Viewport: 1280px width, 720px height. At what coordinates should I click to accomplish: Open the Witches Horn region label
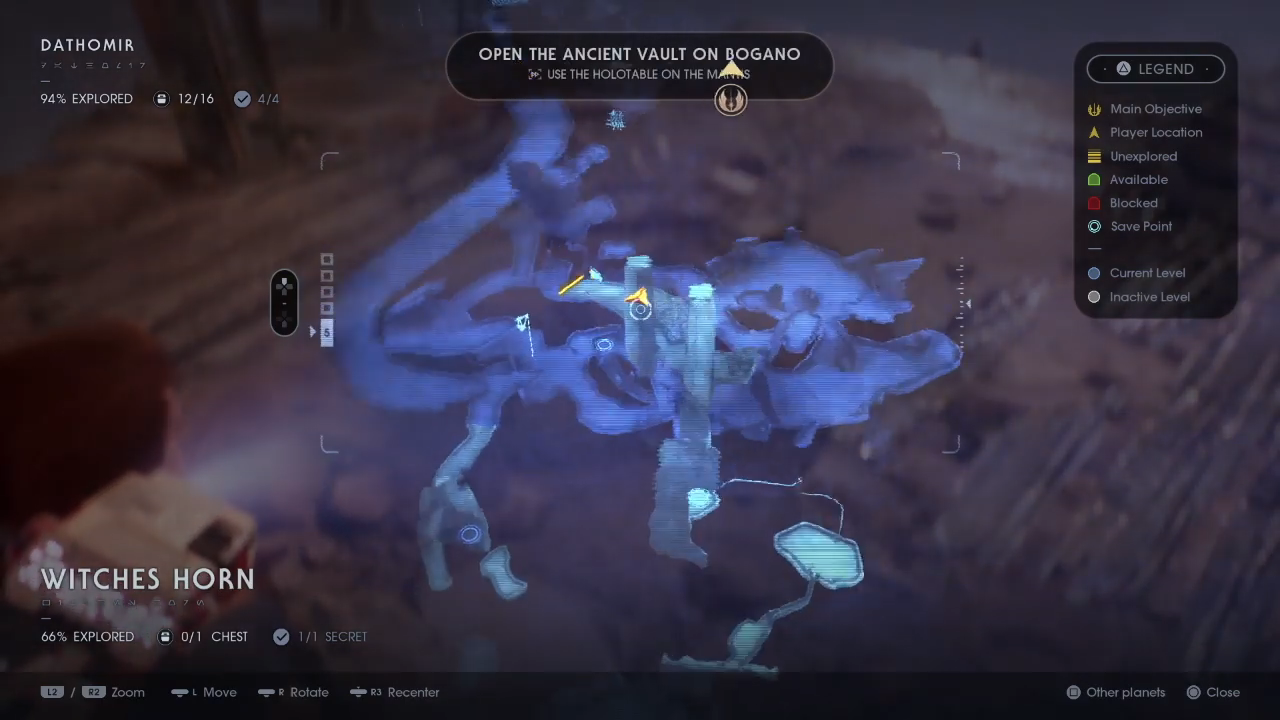tap(147, 579)
